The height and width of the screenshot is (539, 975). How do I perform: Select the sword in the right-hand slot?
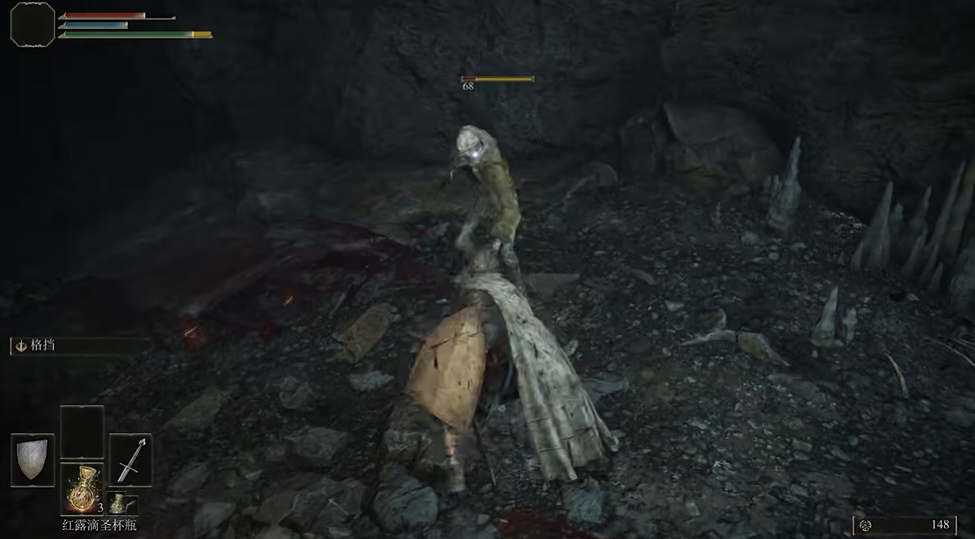[130, 459]
